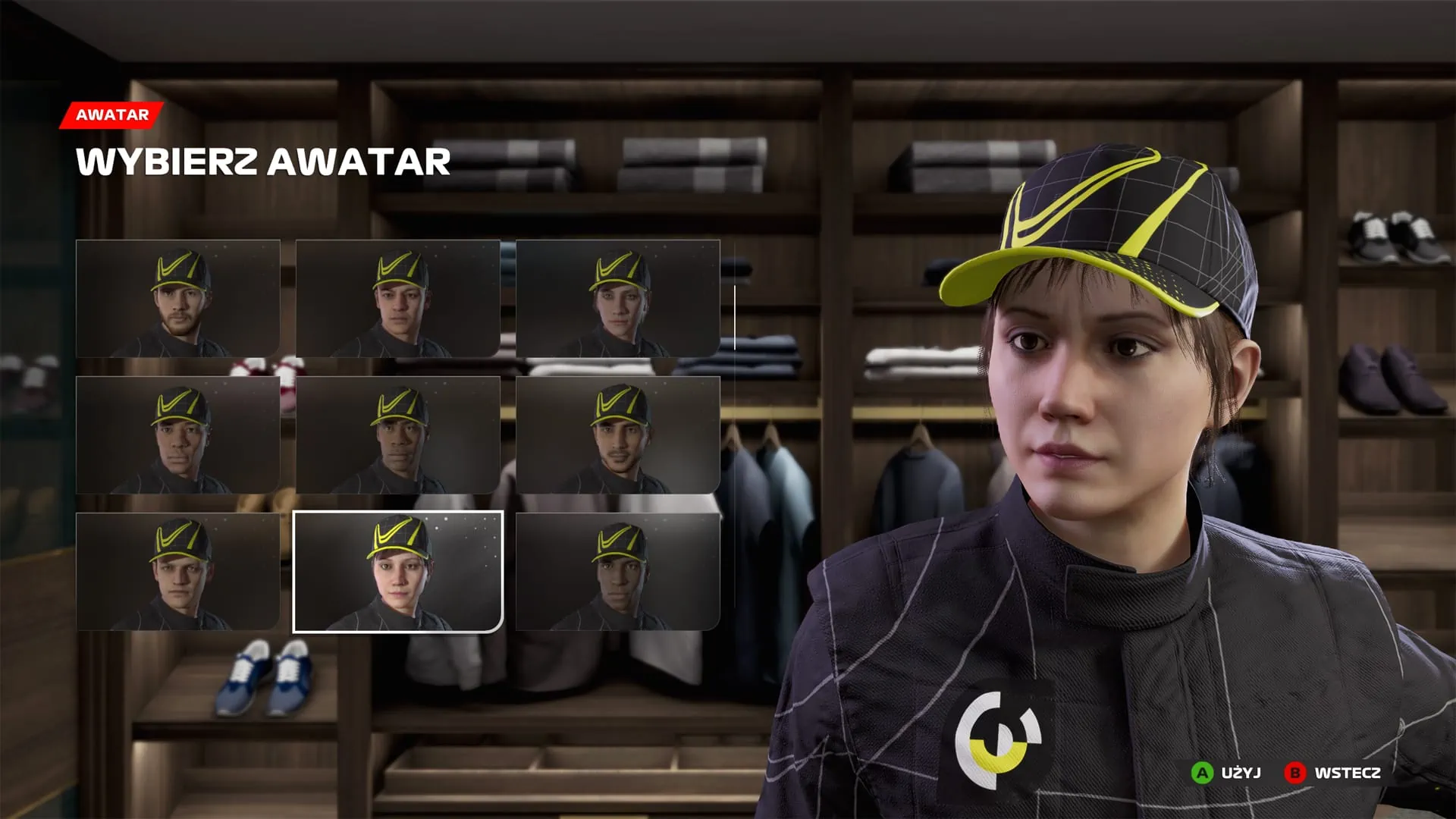Select the long-haired female avatar with light eyes

point(618,299)
